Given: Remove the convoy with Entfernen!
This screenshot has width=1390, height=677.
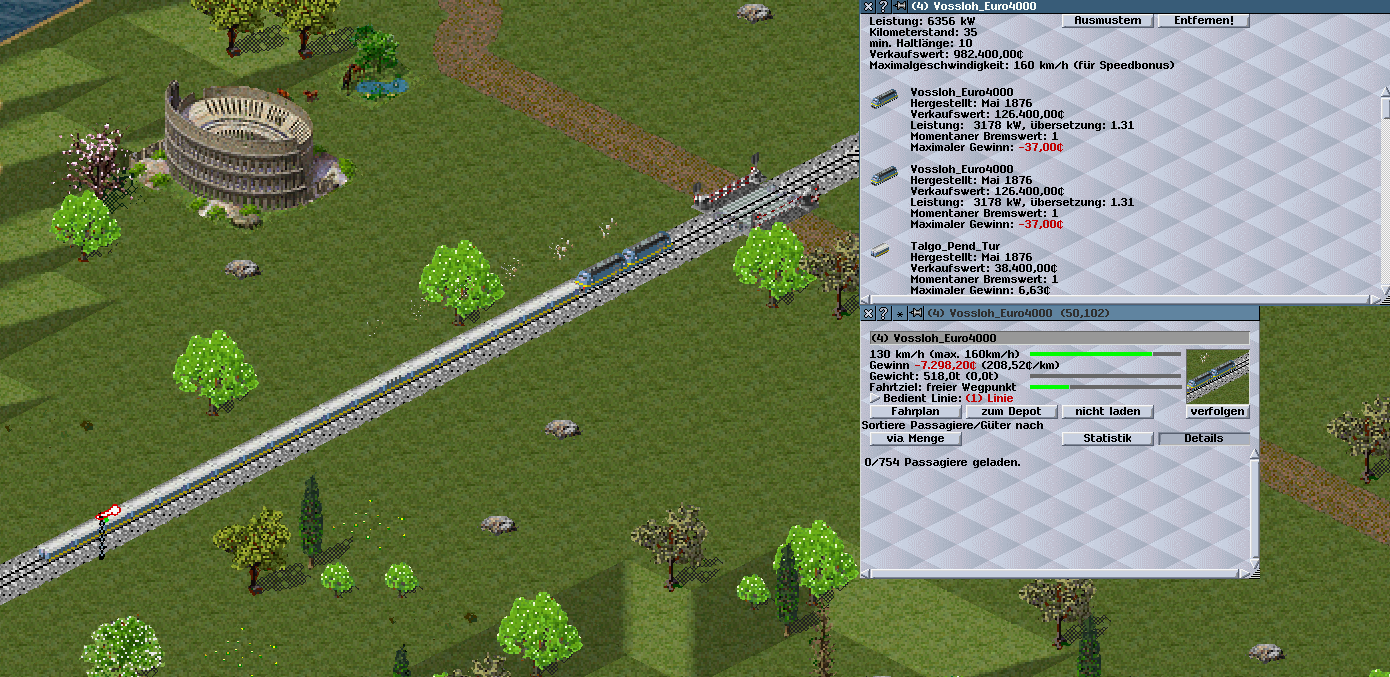Looking at the screenshot, I should point(1203,21).
